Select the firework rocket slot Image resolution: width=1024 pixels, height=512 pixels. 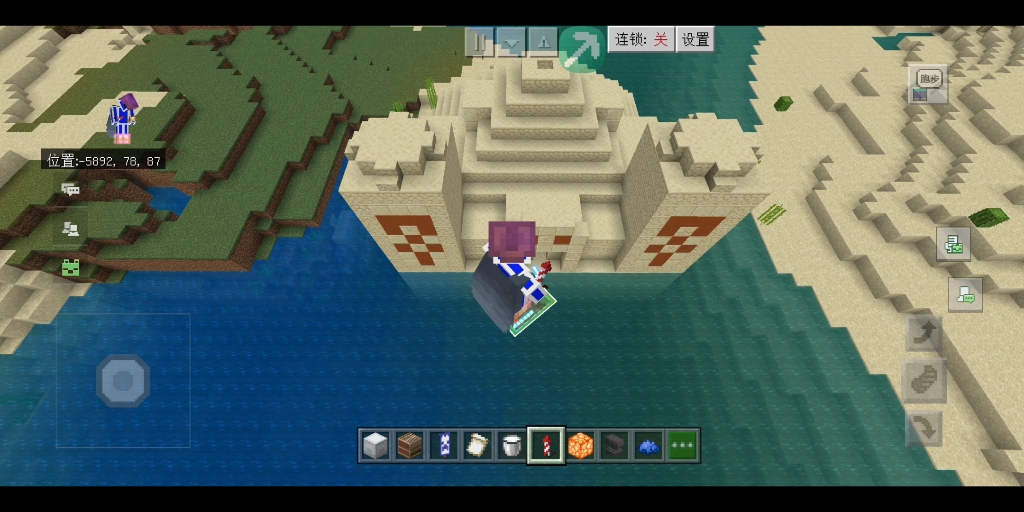pos(546,445)
